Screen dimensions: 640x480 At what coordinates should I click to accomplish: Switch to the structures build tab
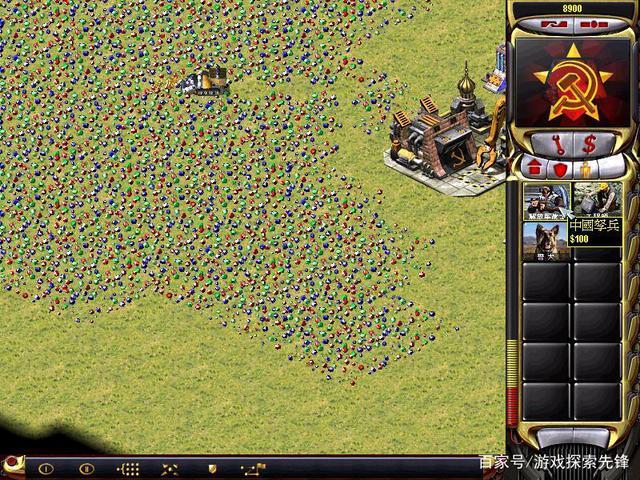pyautogui.click(x=532, y=168)
